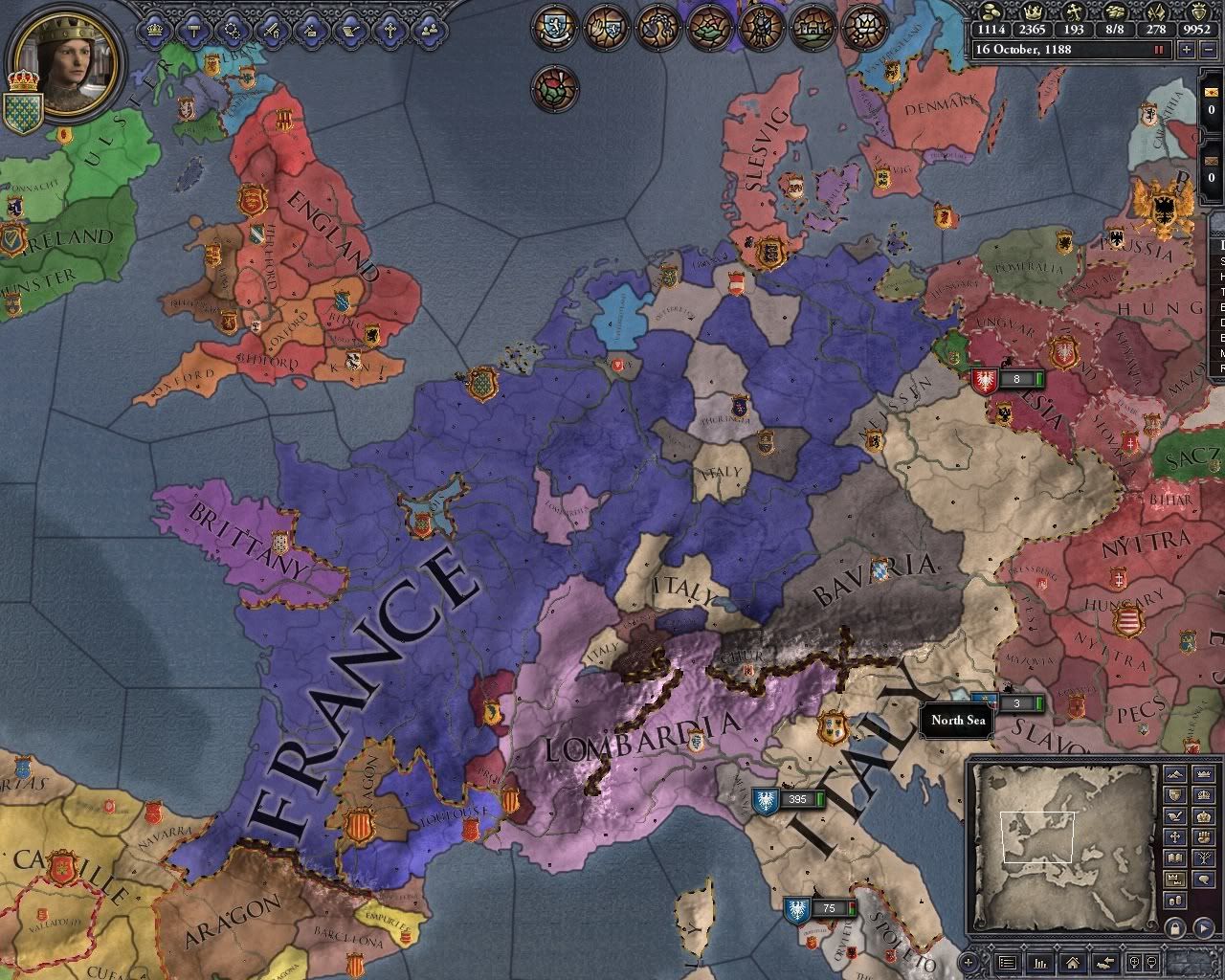Unpause the game via the pause indicator
Viewport: 1225px width, 980px height.
pyautogui.click(x=1158, y=49)
